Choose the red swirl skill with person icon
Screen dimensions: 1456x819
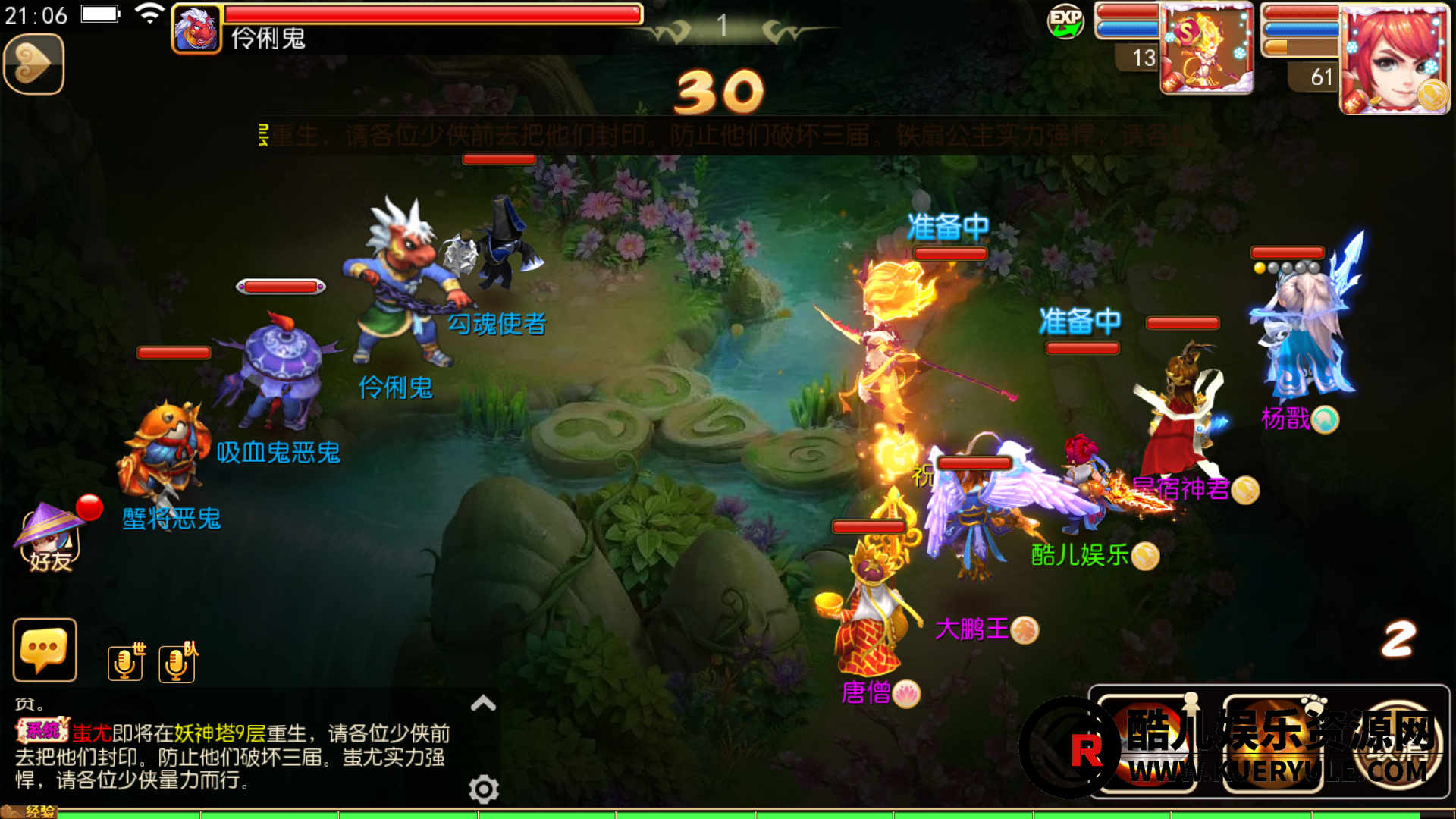tap(1148, 743)
